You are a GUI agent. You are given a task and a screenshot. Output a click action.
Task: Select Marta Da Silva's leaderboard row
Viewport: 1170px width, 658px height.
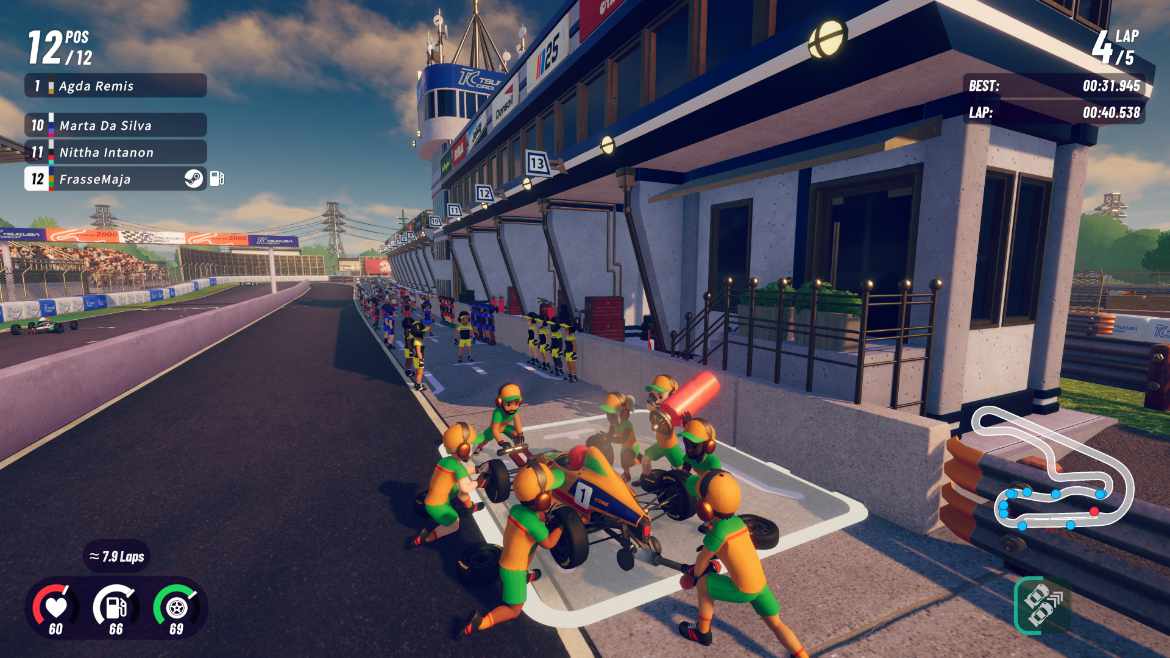pos(115,125)
